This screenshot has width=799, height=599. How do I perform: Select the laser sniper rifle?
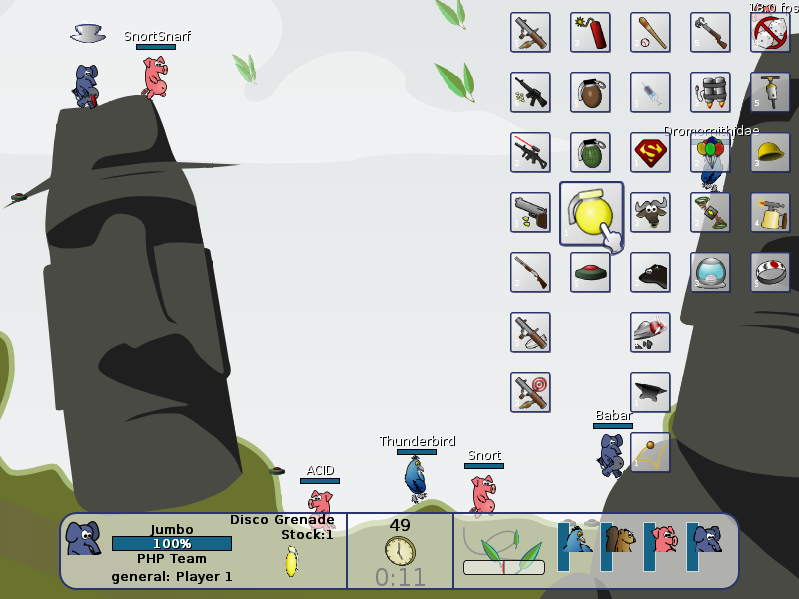[x=530, y=152]
